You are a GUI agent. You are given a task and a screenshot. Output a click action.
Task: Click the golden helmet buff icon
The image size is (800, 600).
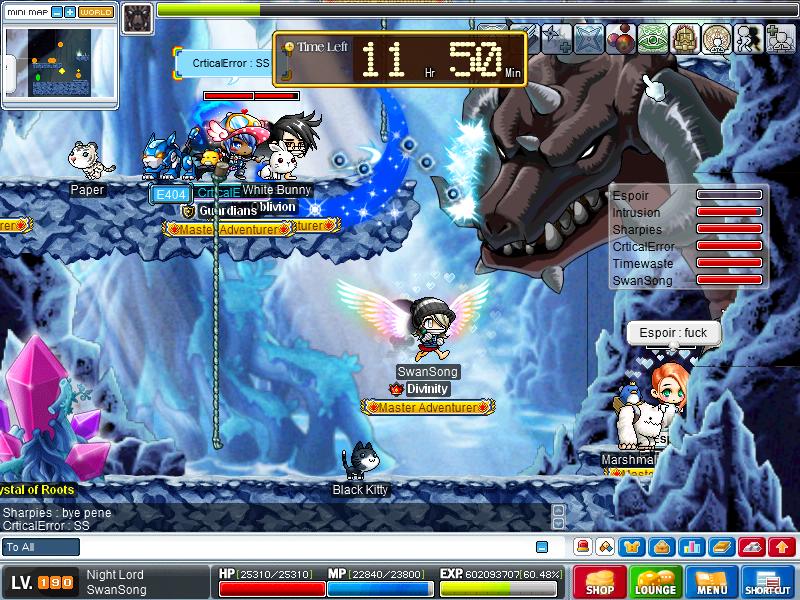(684, 38)
